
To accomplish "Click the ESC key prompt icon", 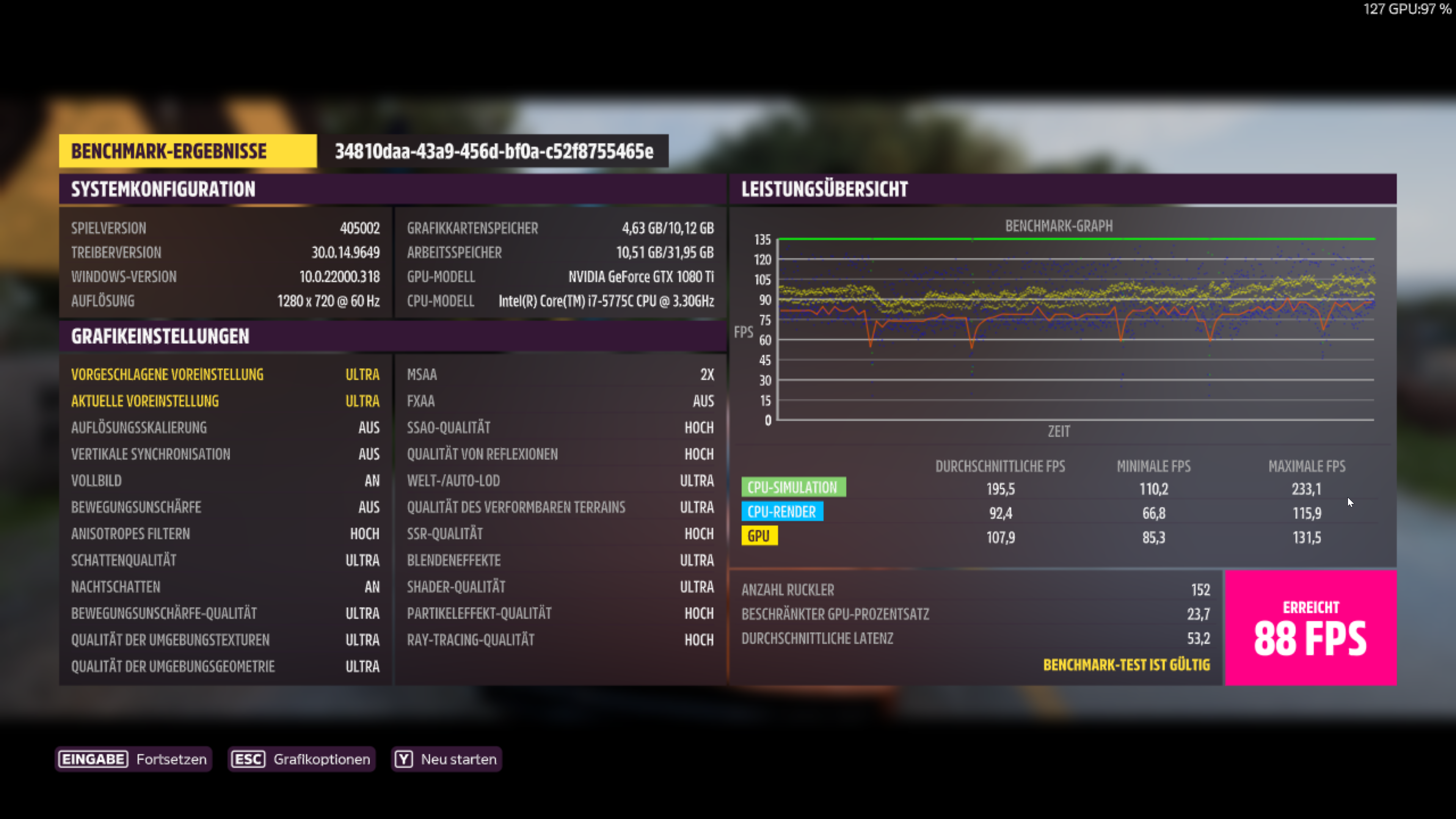I will tap(248, 759).
